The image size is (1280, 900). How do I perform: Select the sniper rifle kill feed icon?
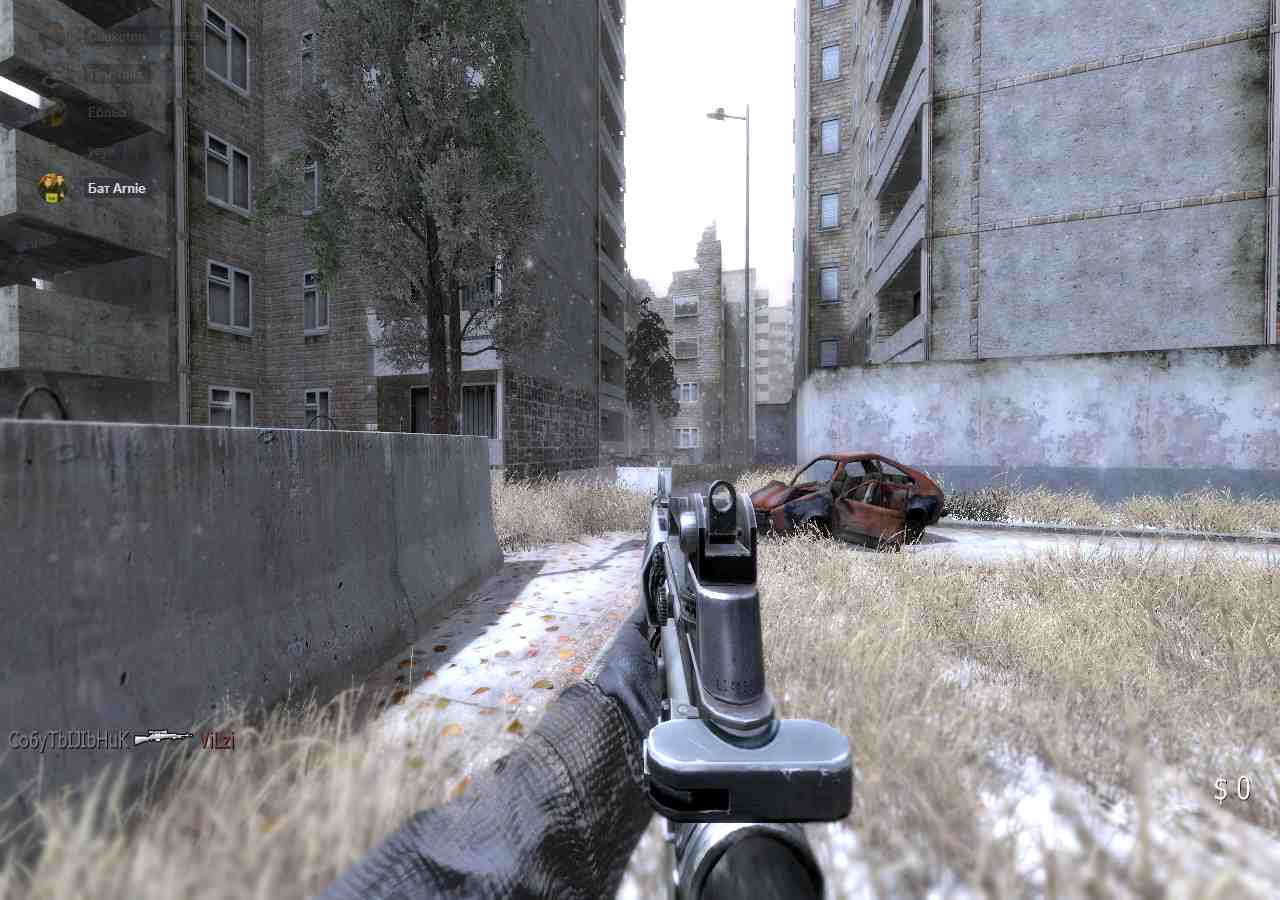(x=163, y=738)
